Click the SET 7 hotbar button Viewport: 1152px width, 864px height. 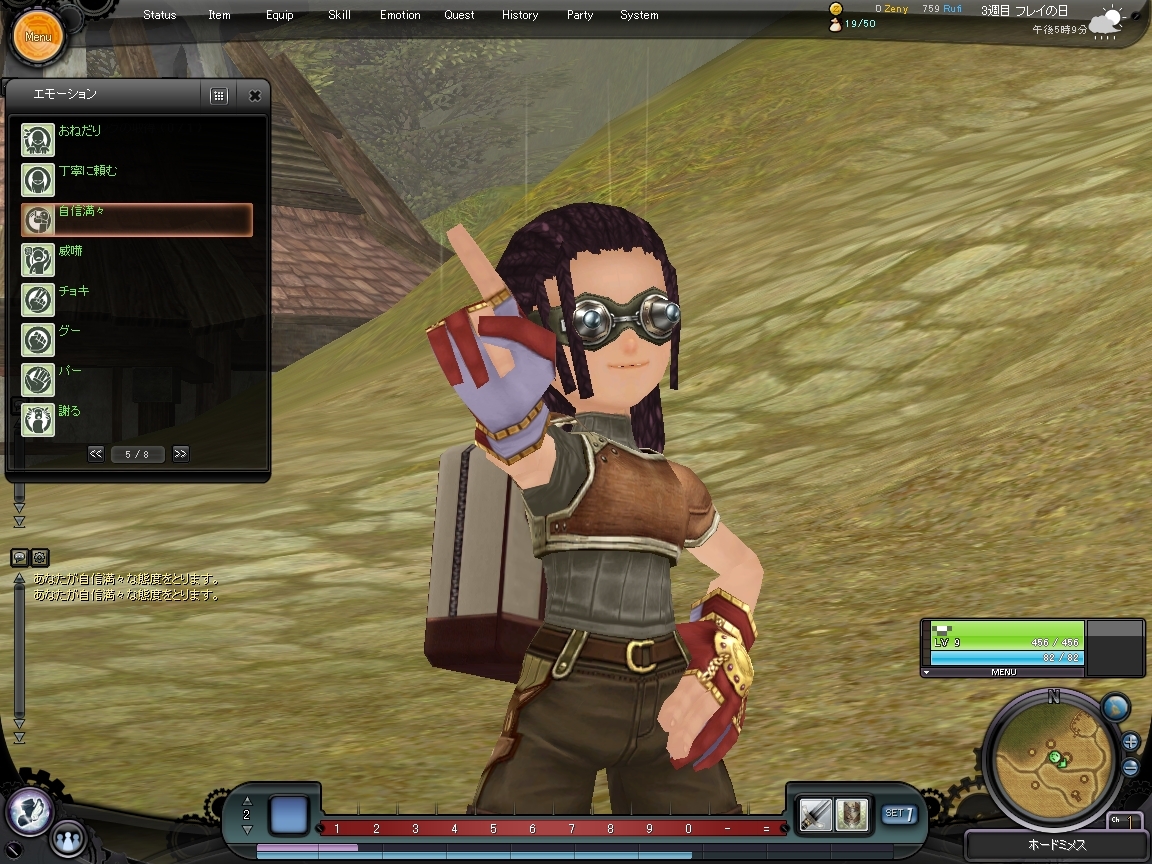click(899, 814)
